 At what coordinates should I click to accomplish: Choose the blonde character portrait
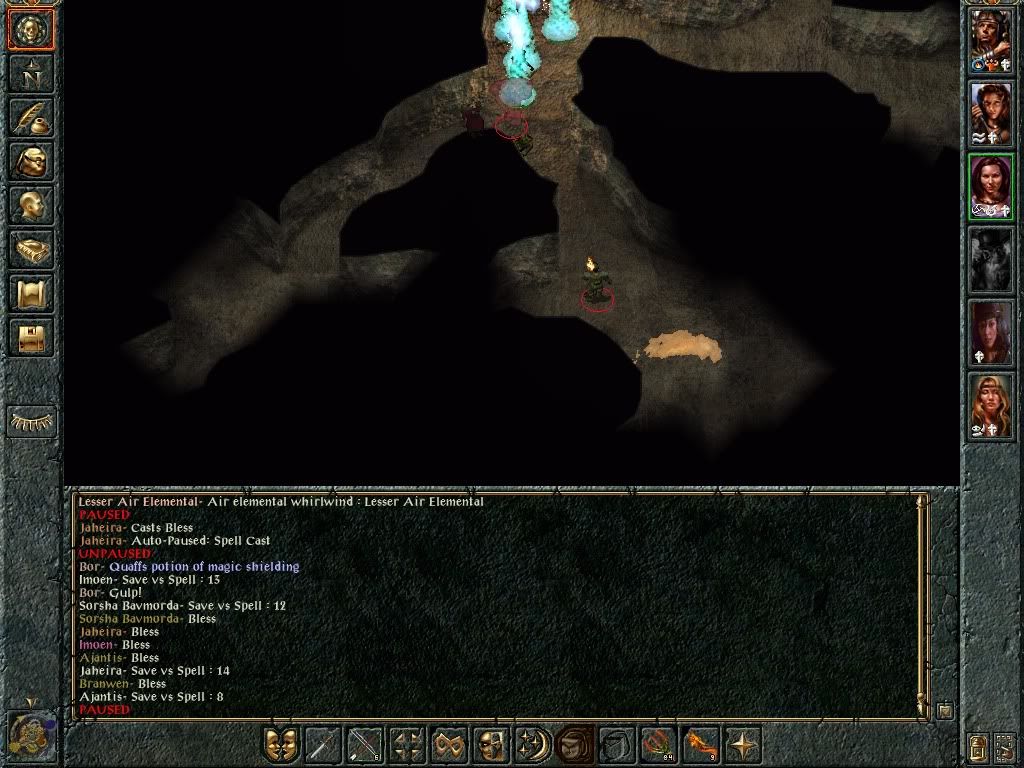[991, 406]
